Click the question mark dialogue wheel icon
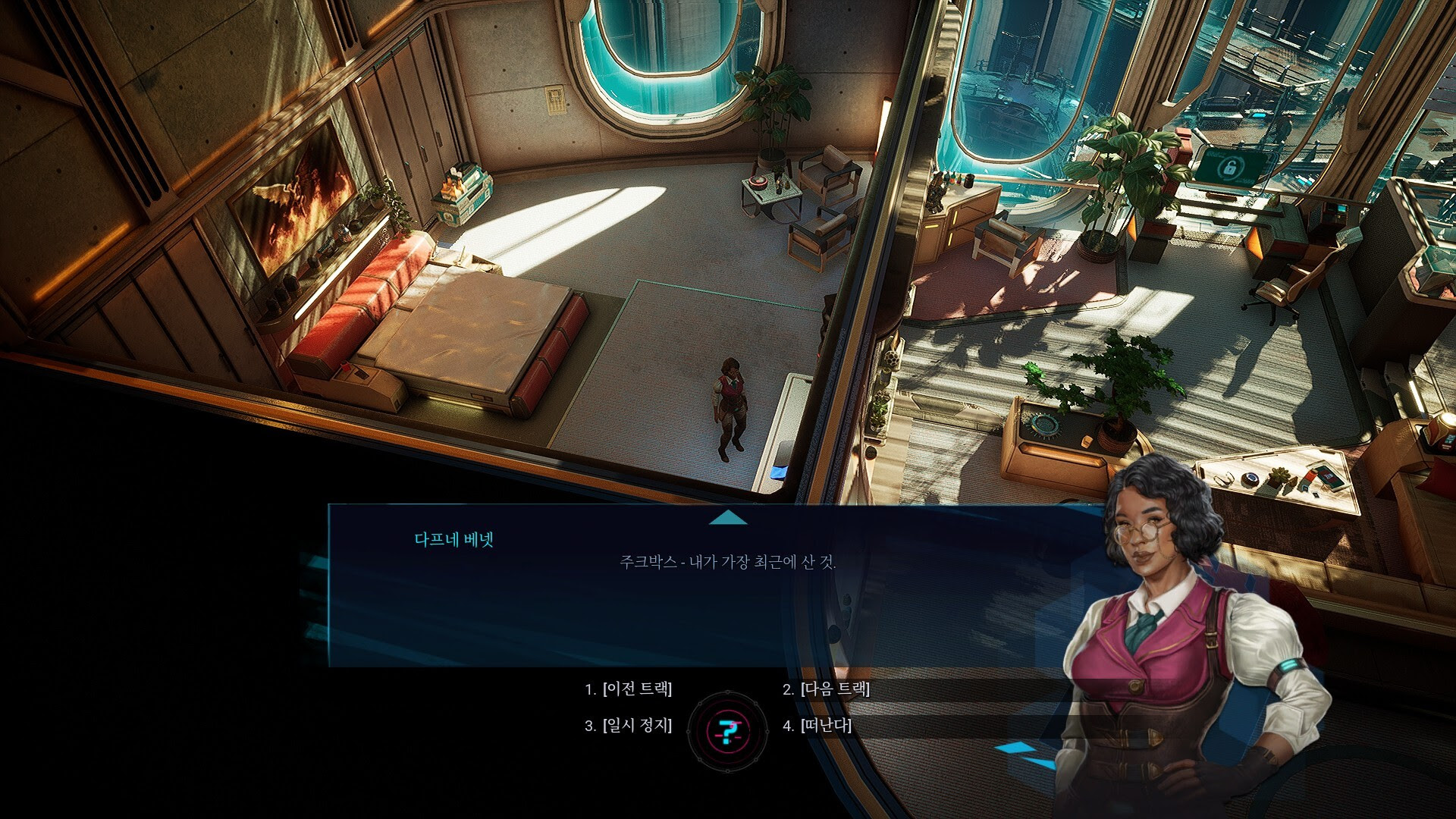Screen dimensions: 1456x819 coord(727,731)
